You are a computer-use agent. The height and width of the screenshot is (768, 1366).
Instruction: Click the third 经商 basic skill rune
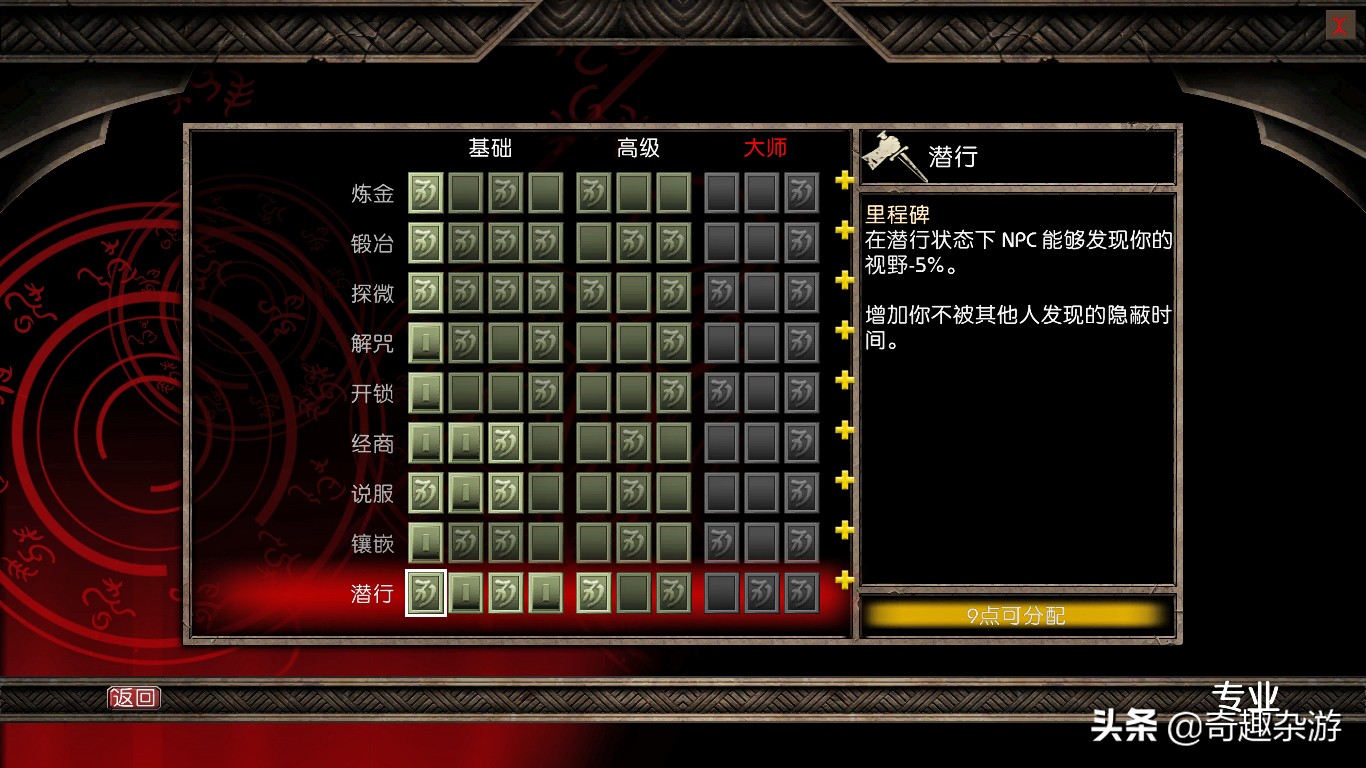coord(504,443)
